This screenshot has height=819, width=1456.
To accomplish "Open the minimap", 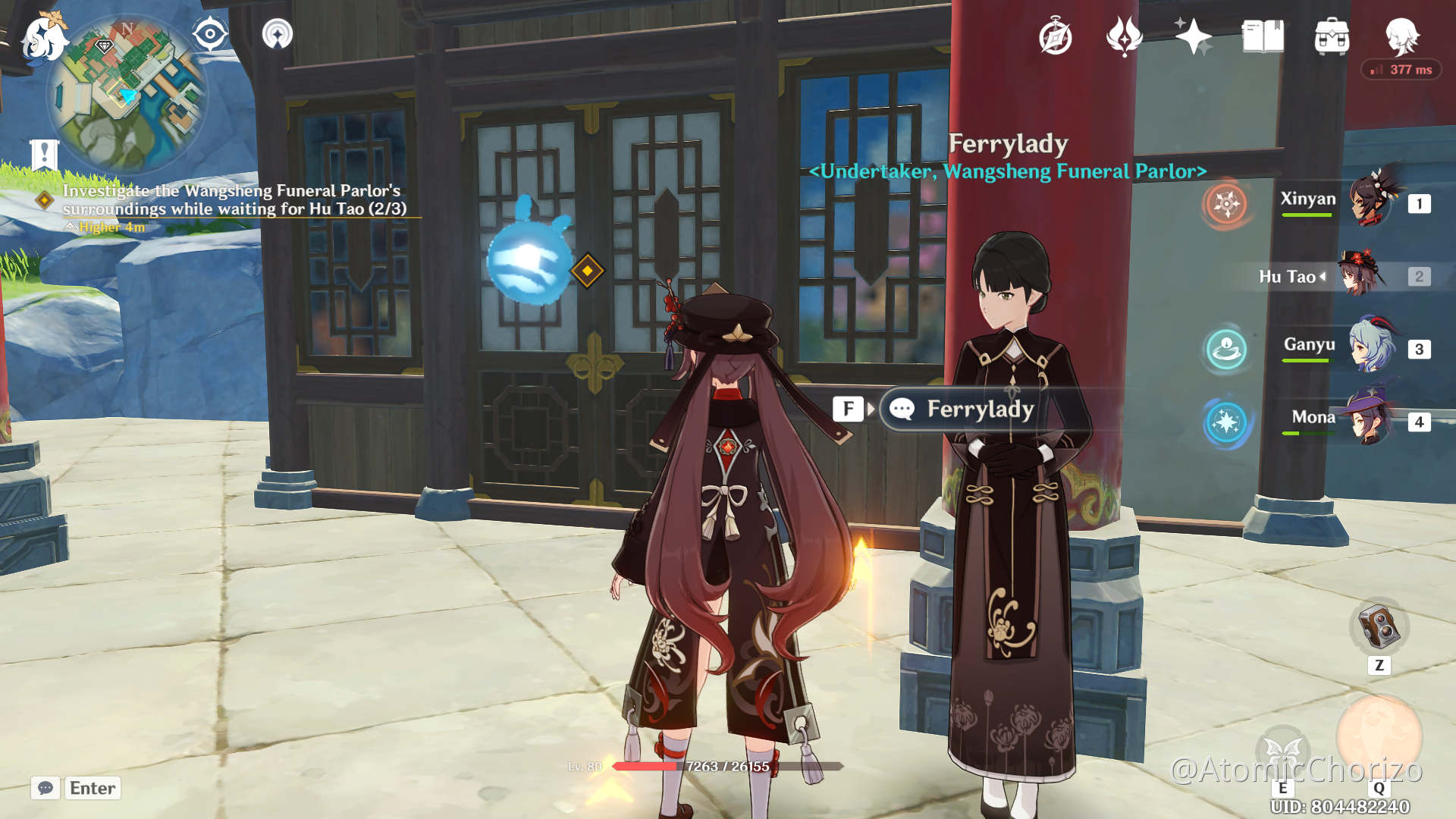I will (127, 95).
